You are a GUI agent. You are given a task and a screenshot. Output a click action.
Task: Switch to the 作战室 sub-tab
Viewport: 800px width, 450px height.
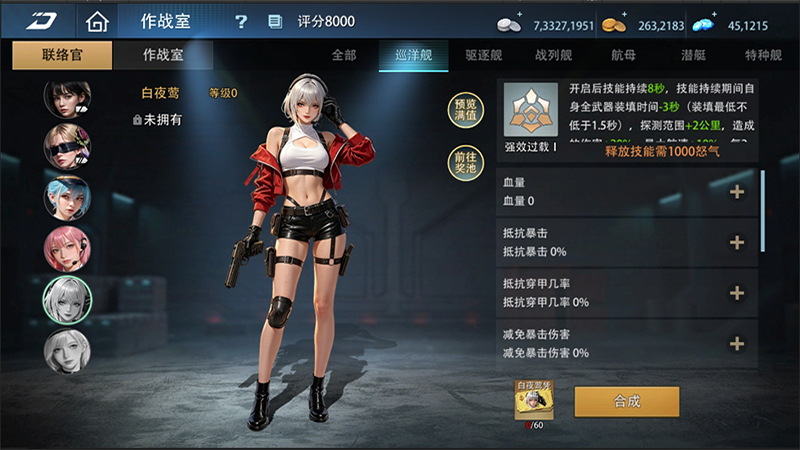163,56
